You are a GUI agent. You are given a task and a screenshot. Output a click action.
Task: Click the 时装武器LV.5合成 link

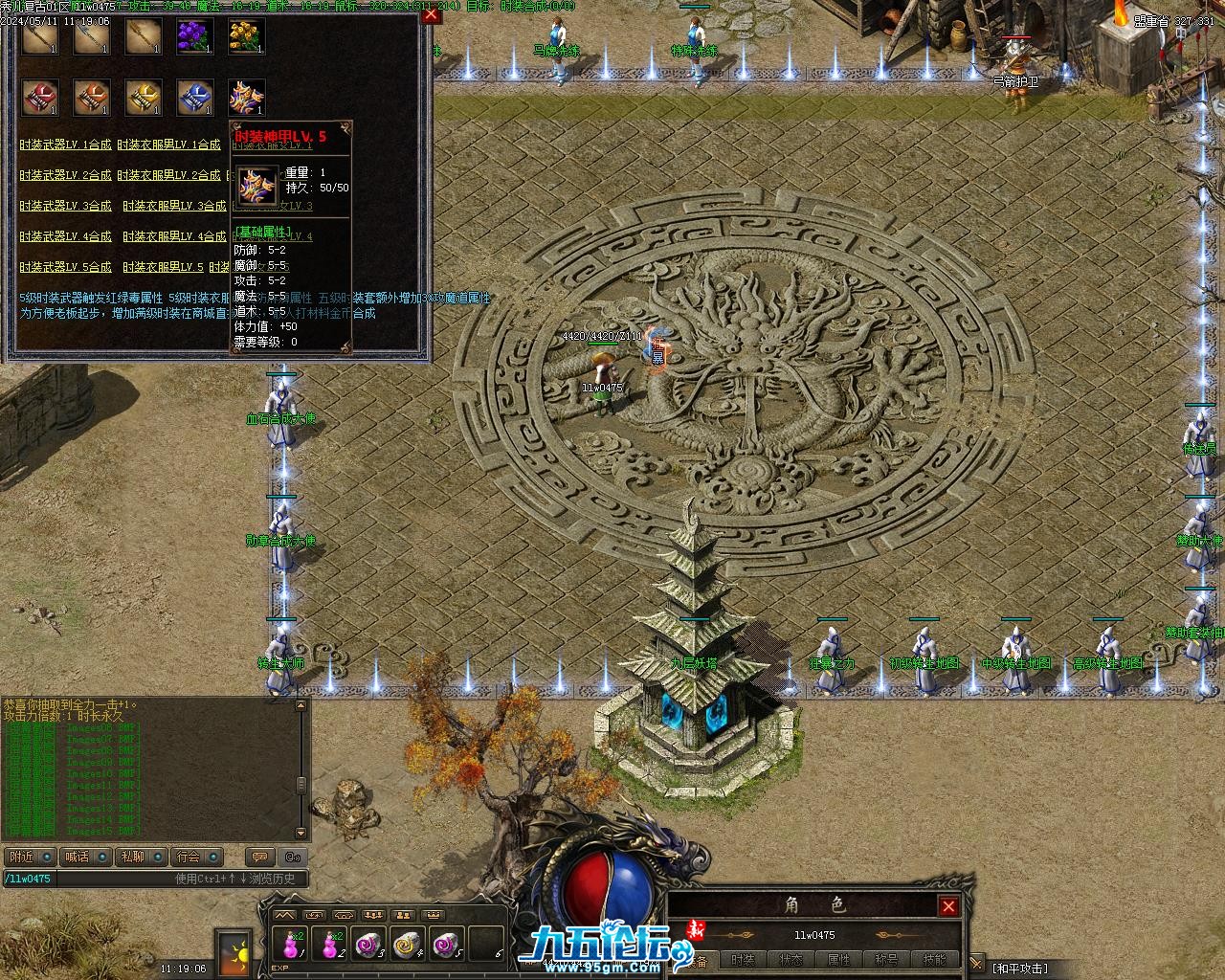pyautogui.click(x=65, y=267)
